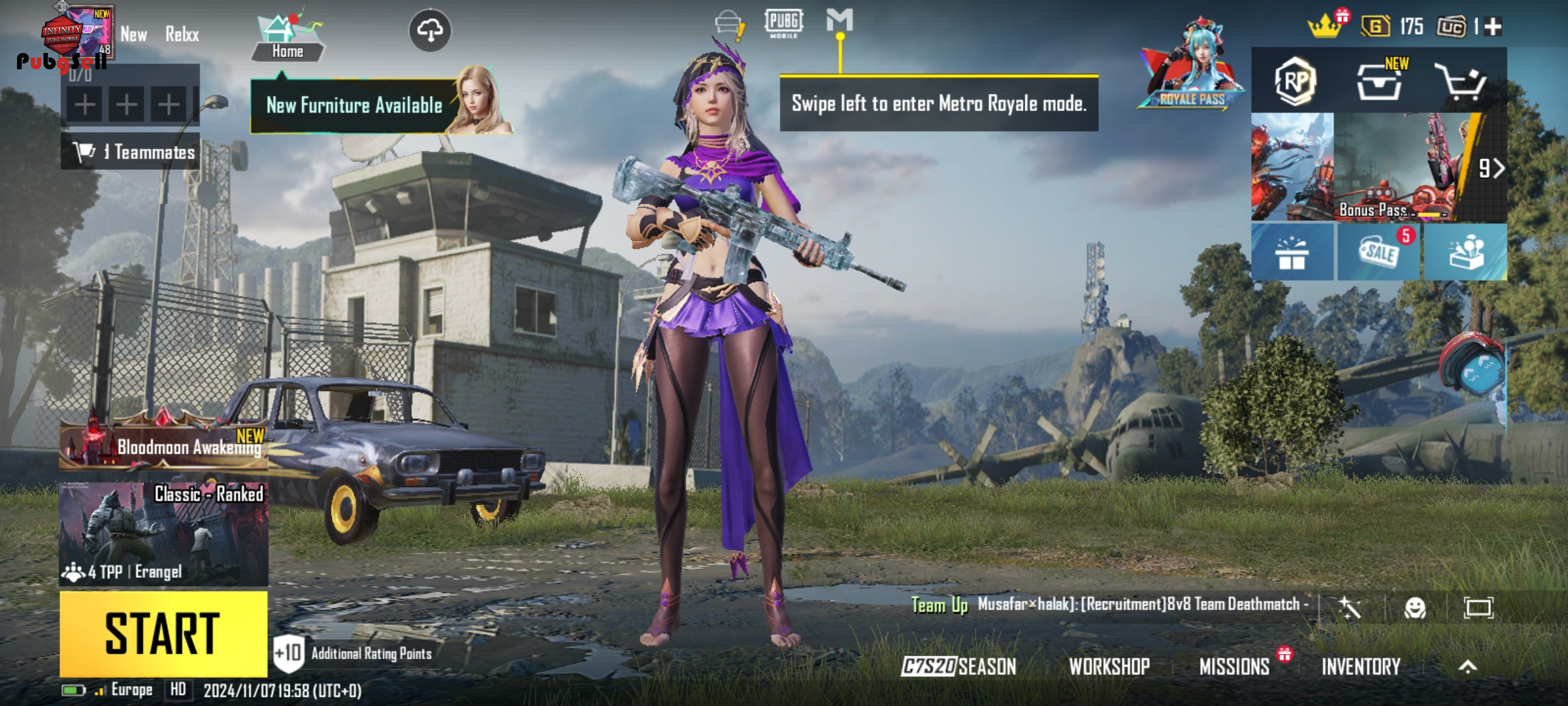Open the Classic Ranked mode selector
Image resolution: width=1568 pixels, height=706 pixels.
(163, 533)
